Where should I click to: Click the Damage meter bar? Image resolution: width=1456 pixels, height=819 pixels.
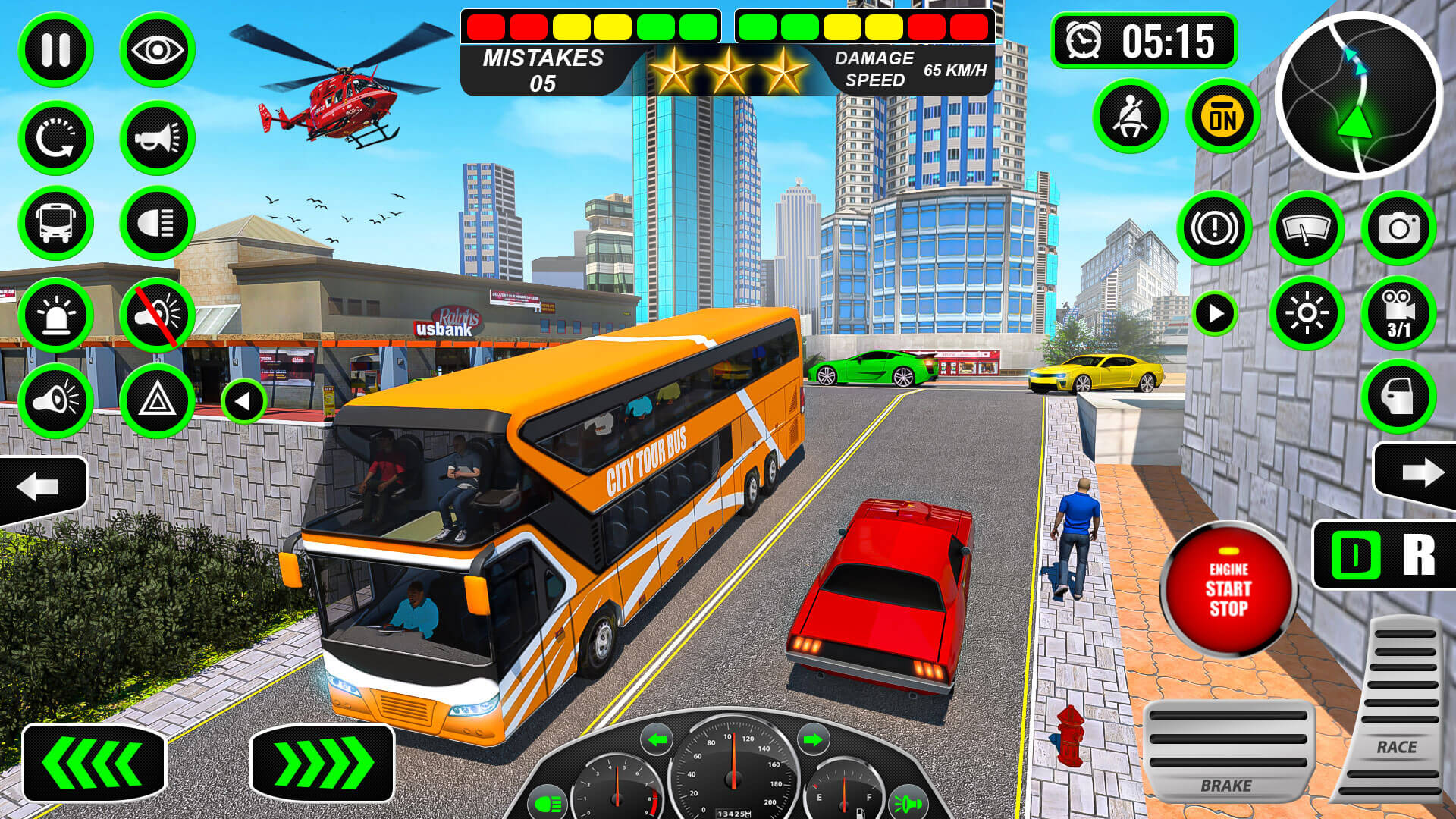864,27
